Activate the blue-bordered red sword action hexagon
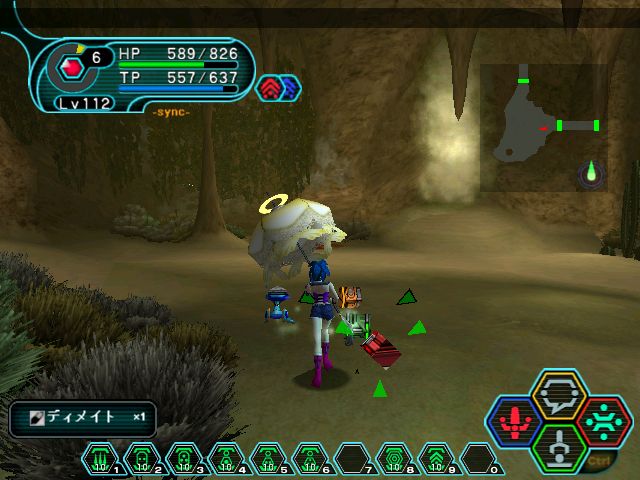 514,421
